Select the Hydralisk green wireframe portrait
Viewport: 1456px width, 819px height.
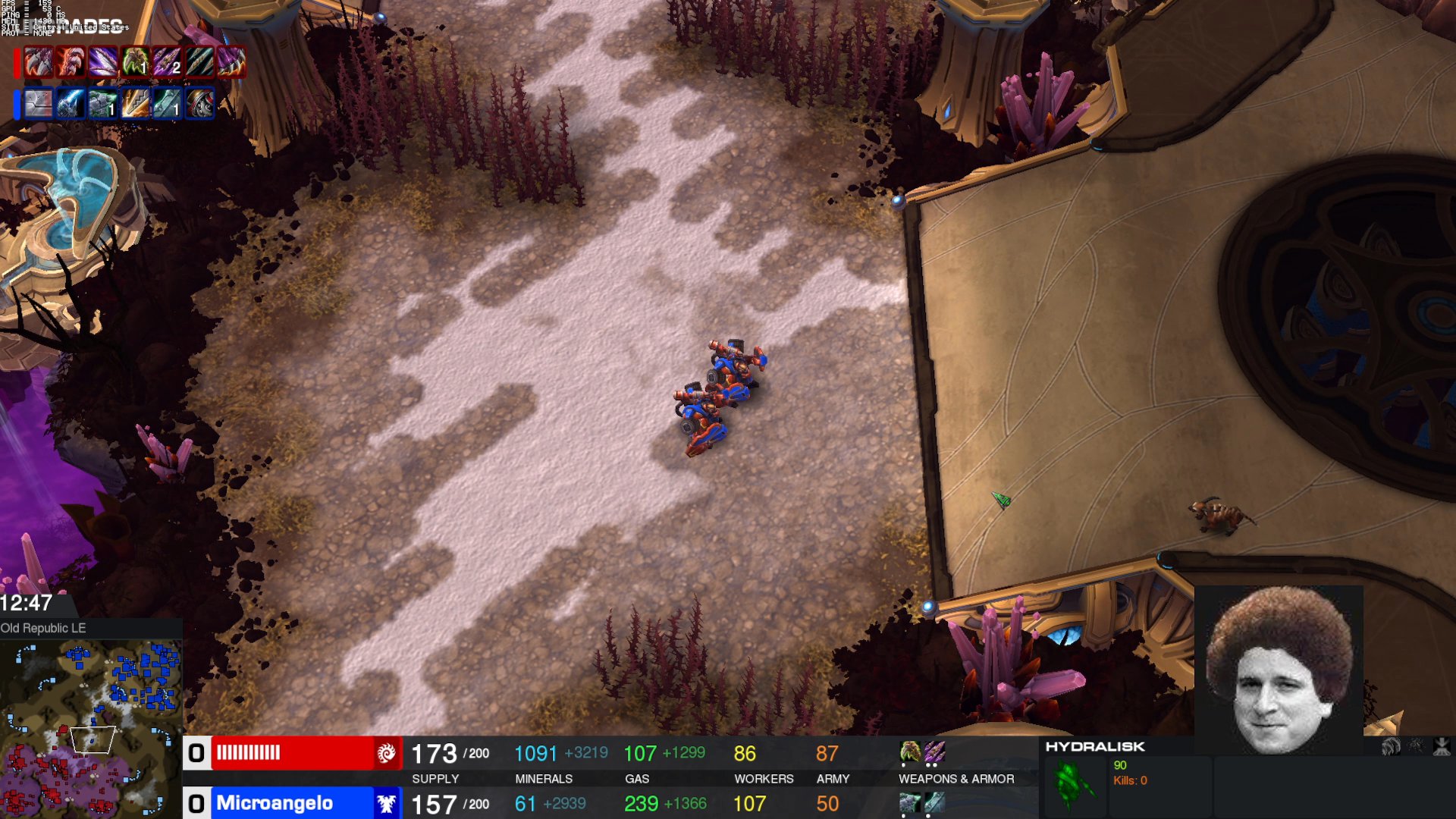pyautogui.click(x=1075, y=785)
